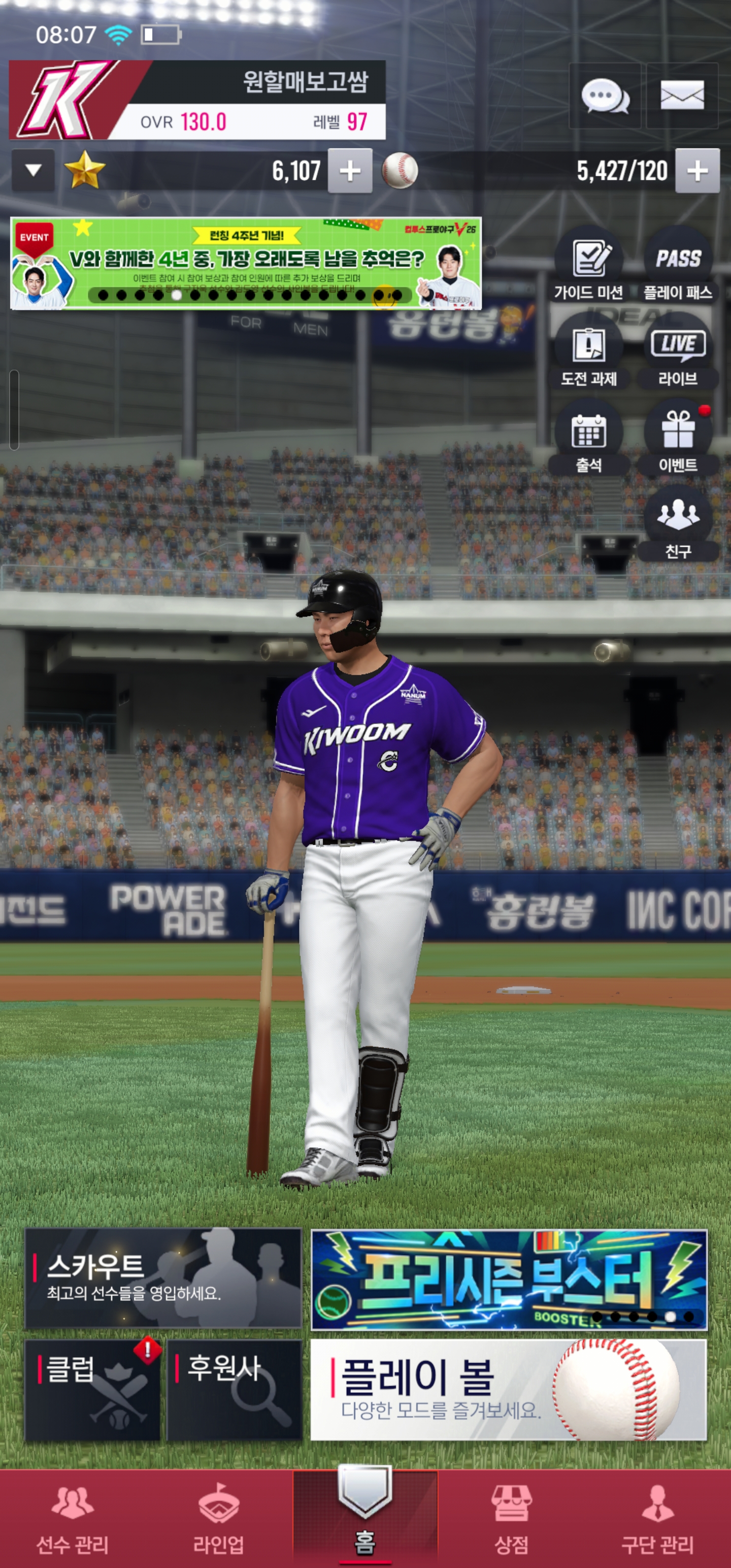731x1568 pixels.
Task: Open the mailbox envelope icon
Action: tap(682, 96)
